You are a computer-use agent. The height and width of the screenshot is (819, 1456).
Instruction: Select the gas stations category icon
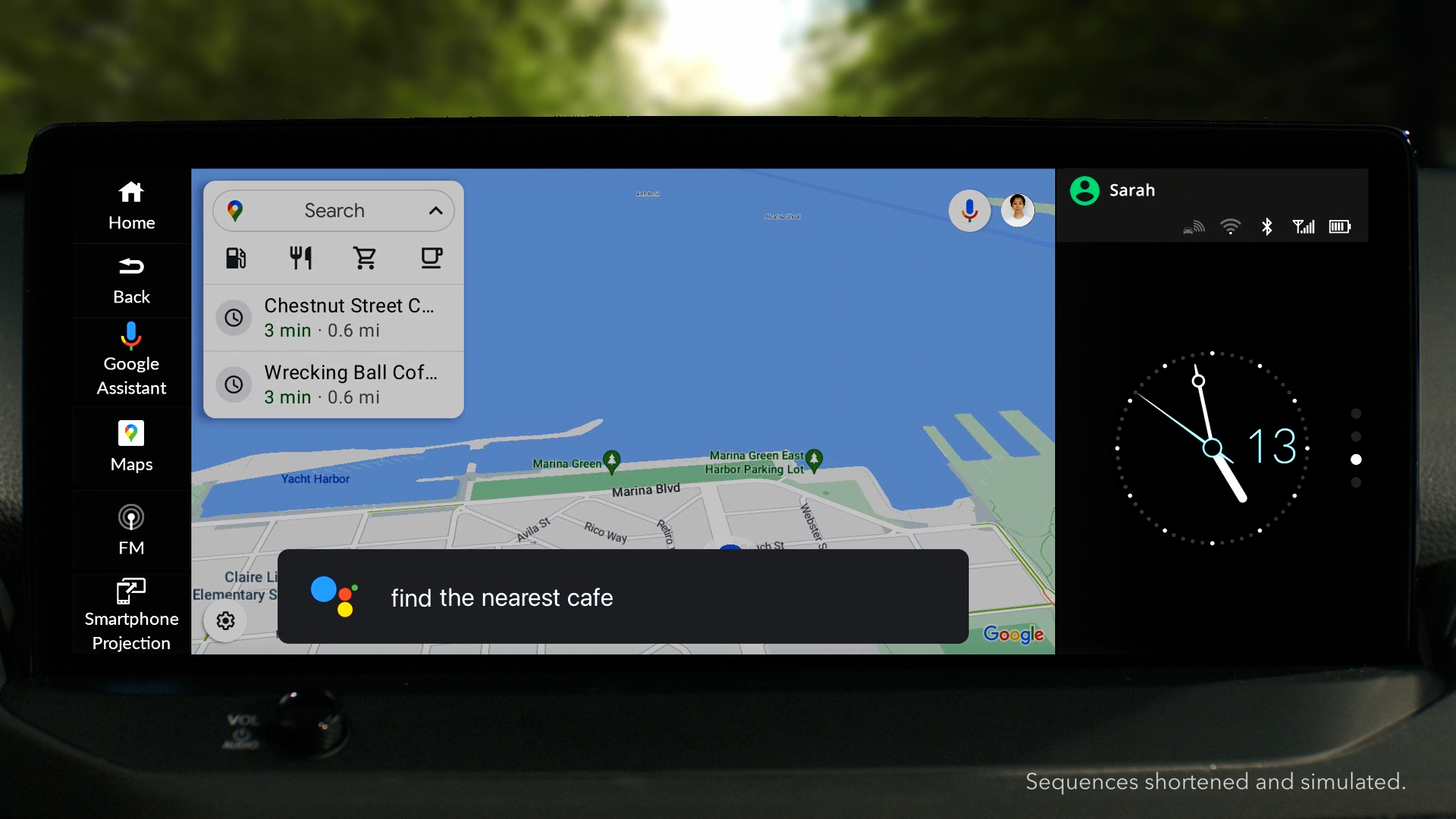click(236, 258)
